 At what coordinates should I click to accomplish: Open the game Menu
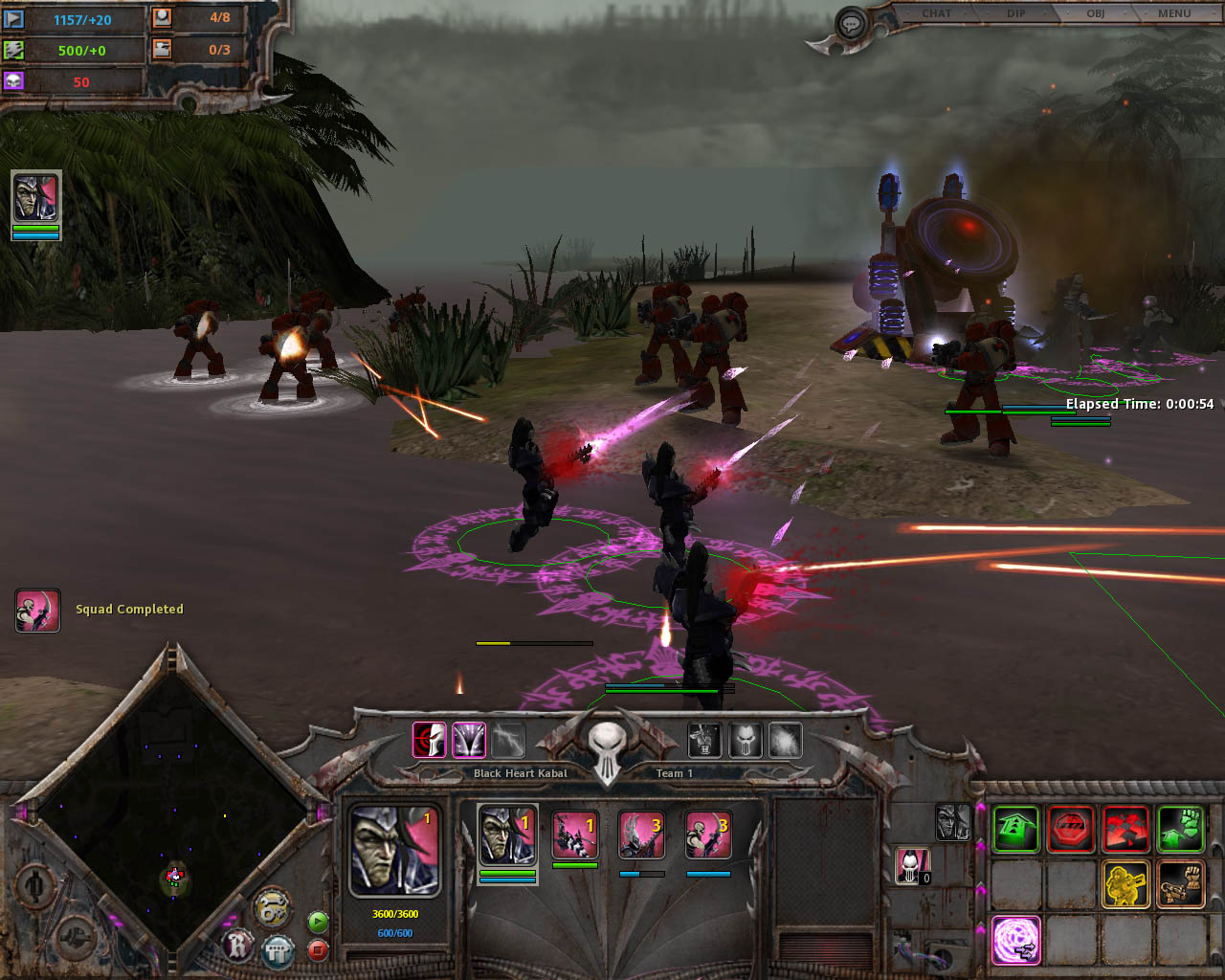(1173, 13)
